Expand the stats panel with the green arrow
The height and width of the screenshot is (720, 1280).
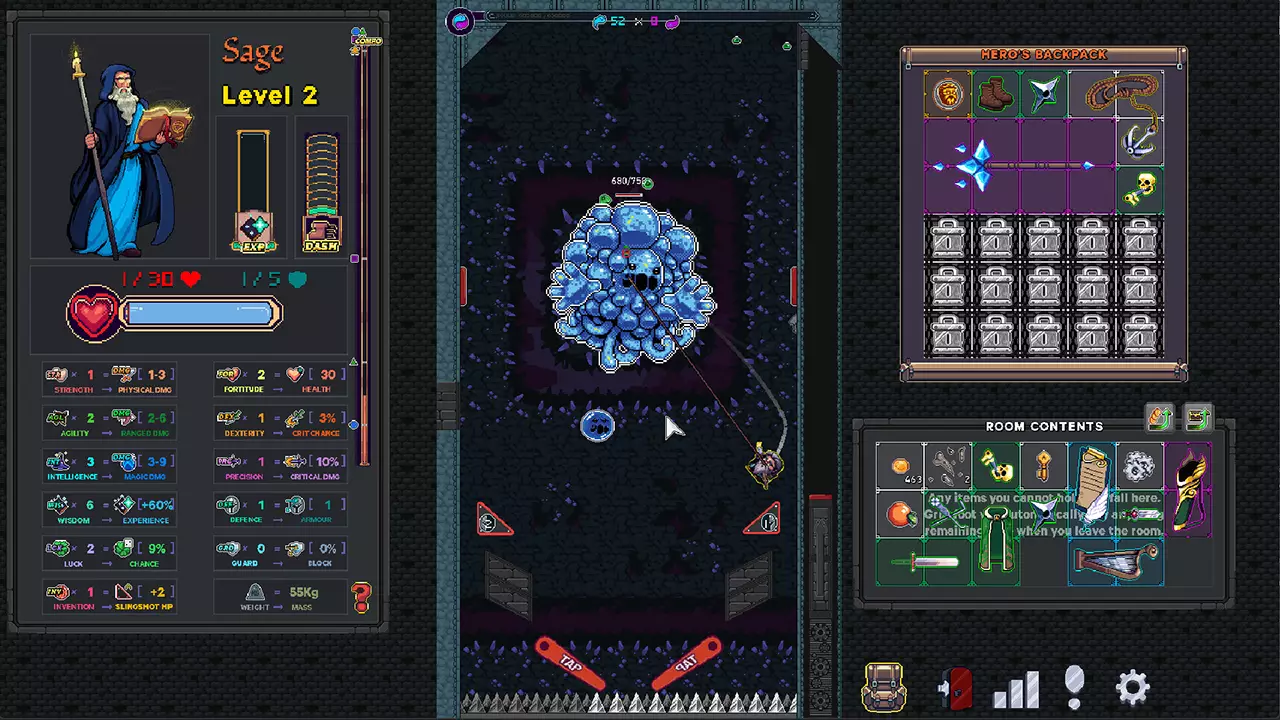click(x=354, y=362)
